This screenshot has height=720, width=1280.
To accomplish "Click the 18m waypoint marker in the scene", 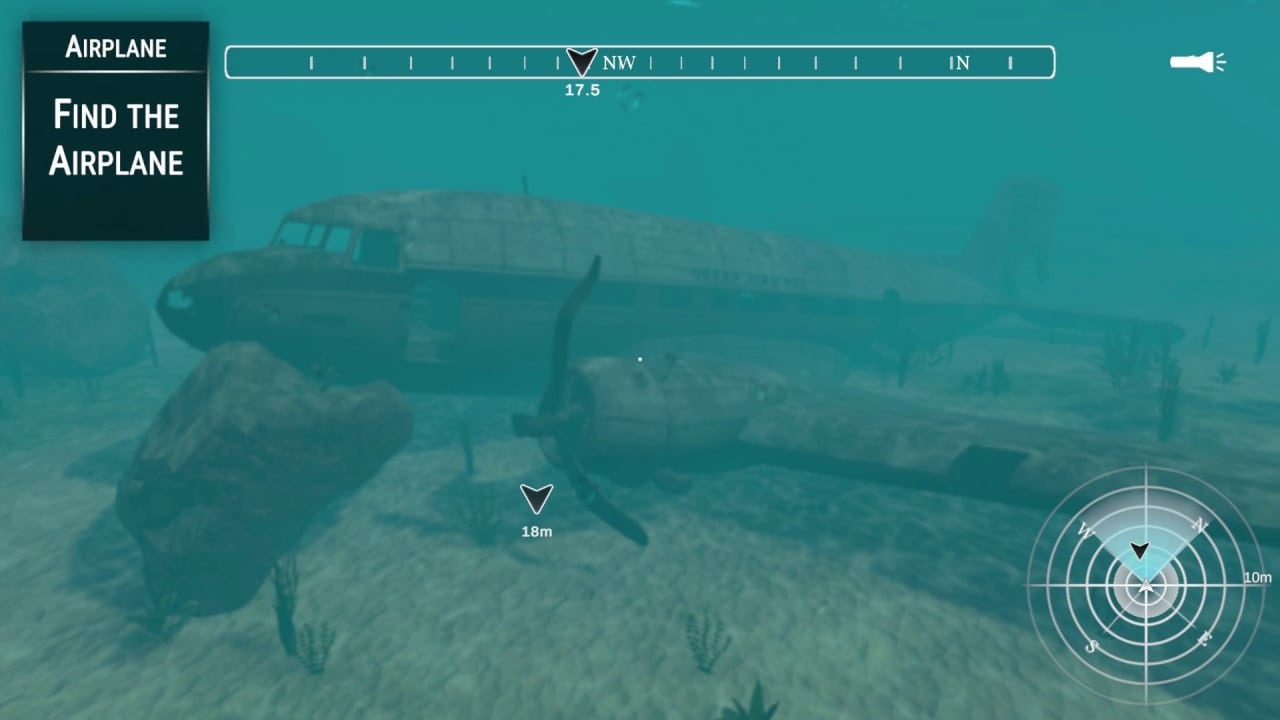I will [x=536, y=499].
